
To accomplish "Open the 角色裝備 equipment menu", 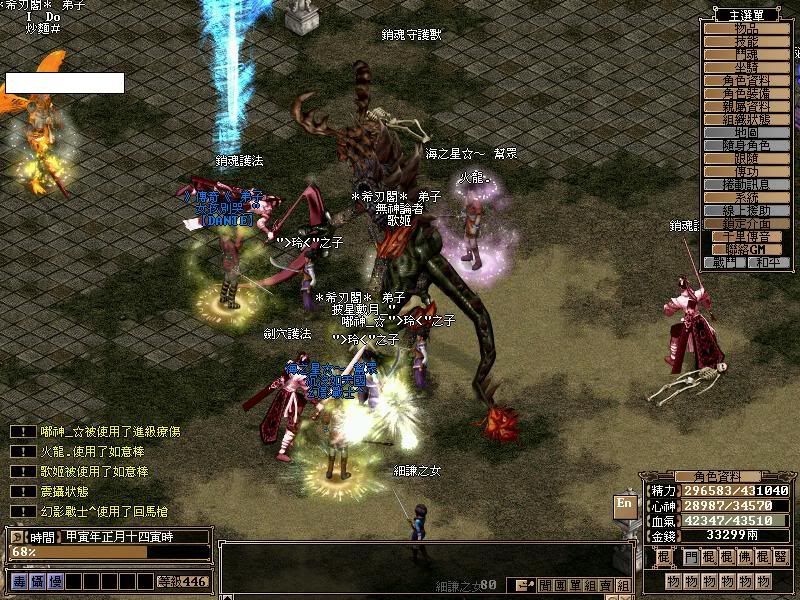I will point(746,94).
